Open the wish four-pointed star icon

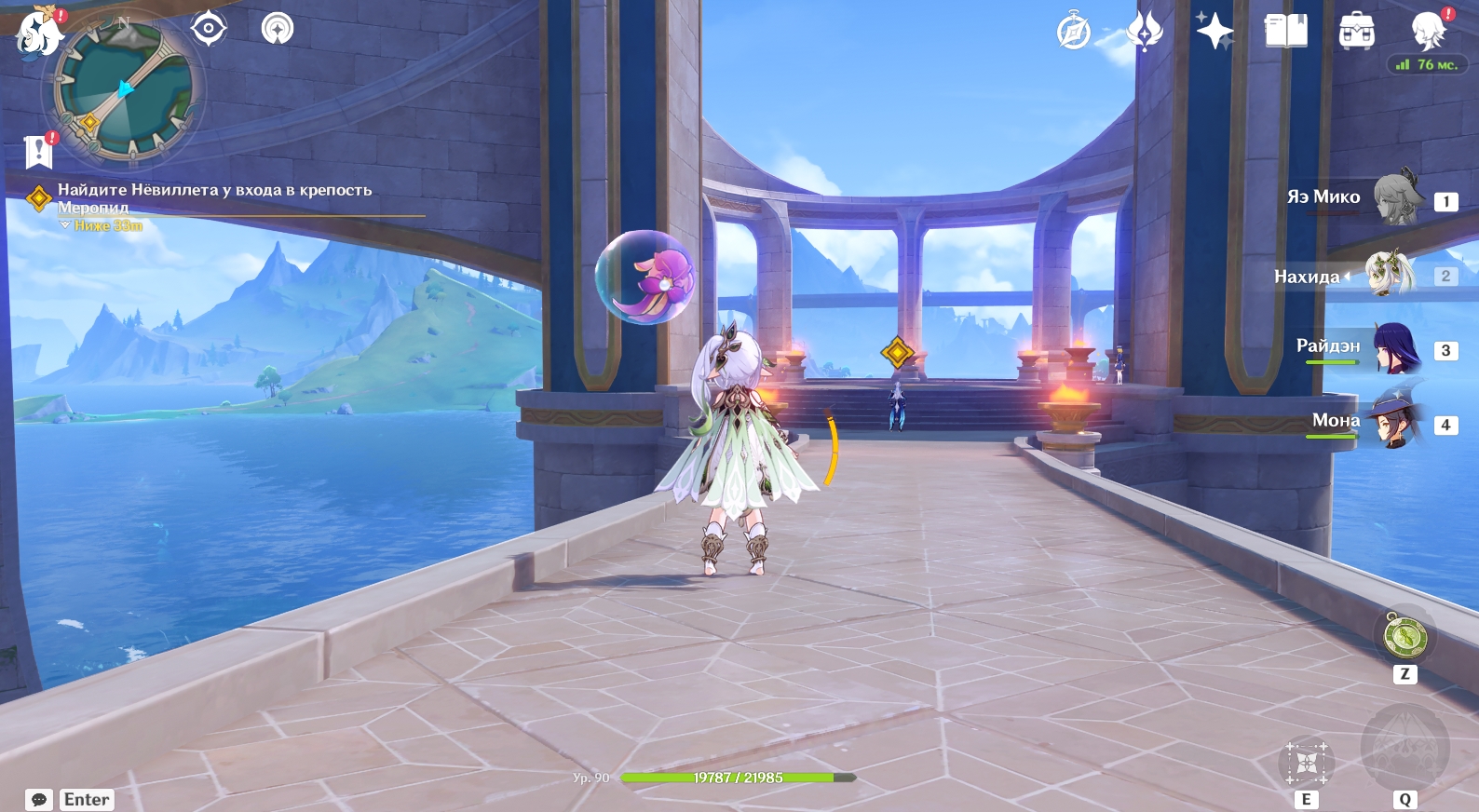click(x=1214, y=32)
